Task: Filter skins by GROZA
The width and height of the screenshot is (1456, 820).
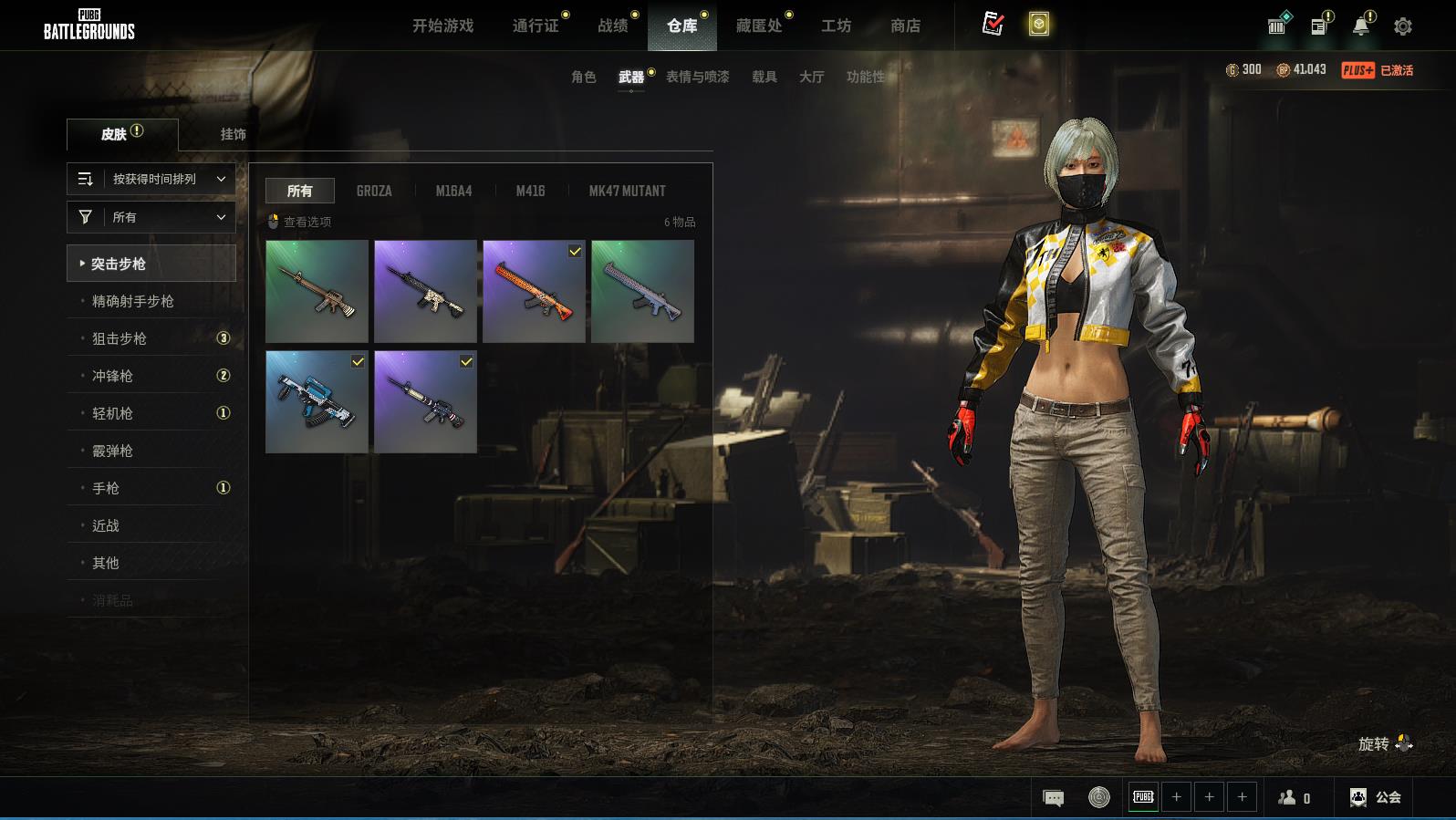Action: point(374,191)
